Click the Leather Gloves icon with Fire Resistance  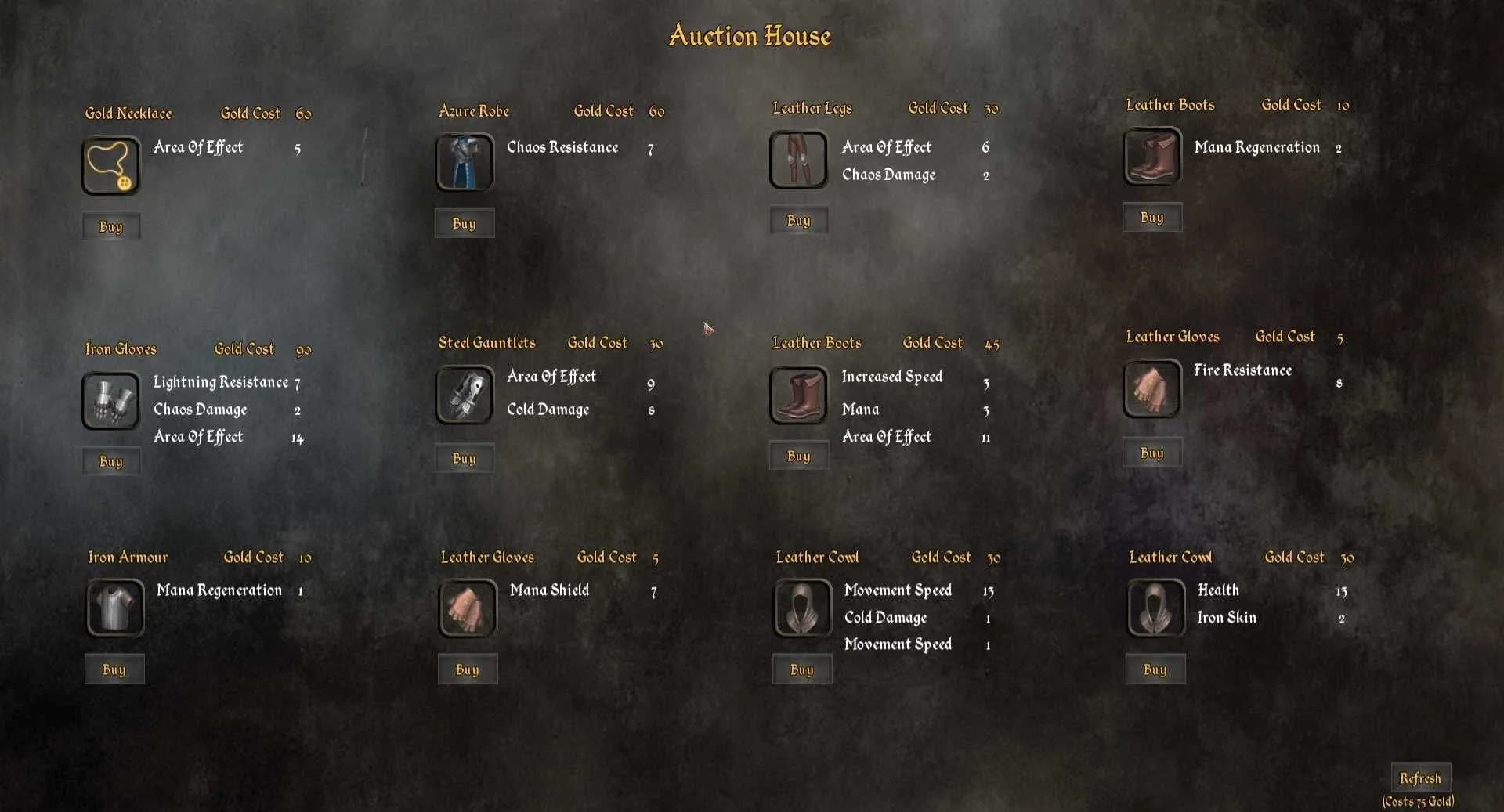1151,388
